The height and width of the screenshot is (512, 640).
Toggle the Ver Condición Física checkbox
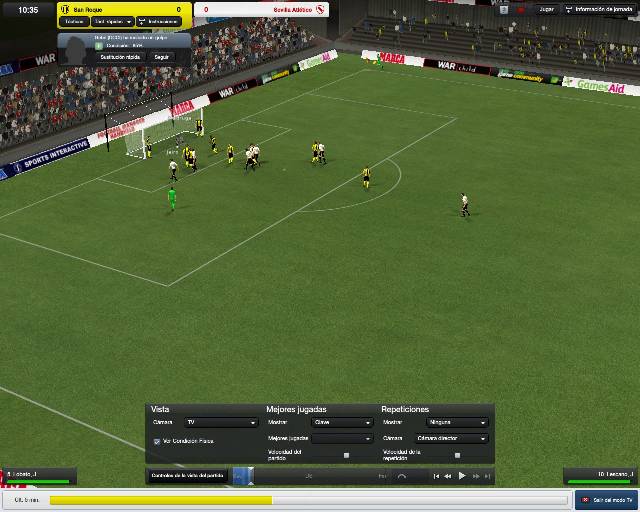(x=157, y=441)
